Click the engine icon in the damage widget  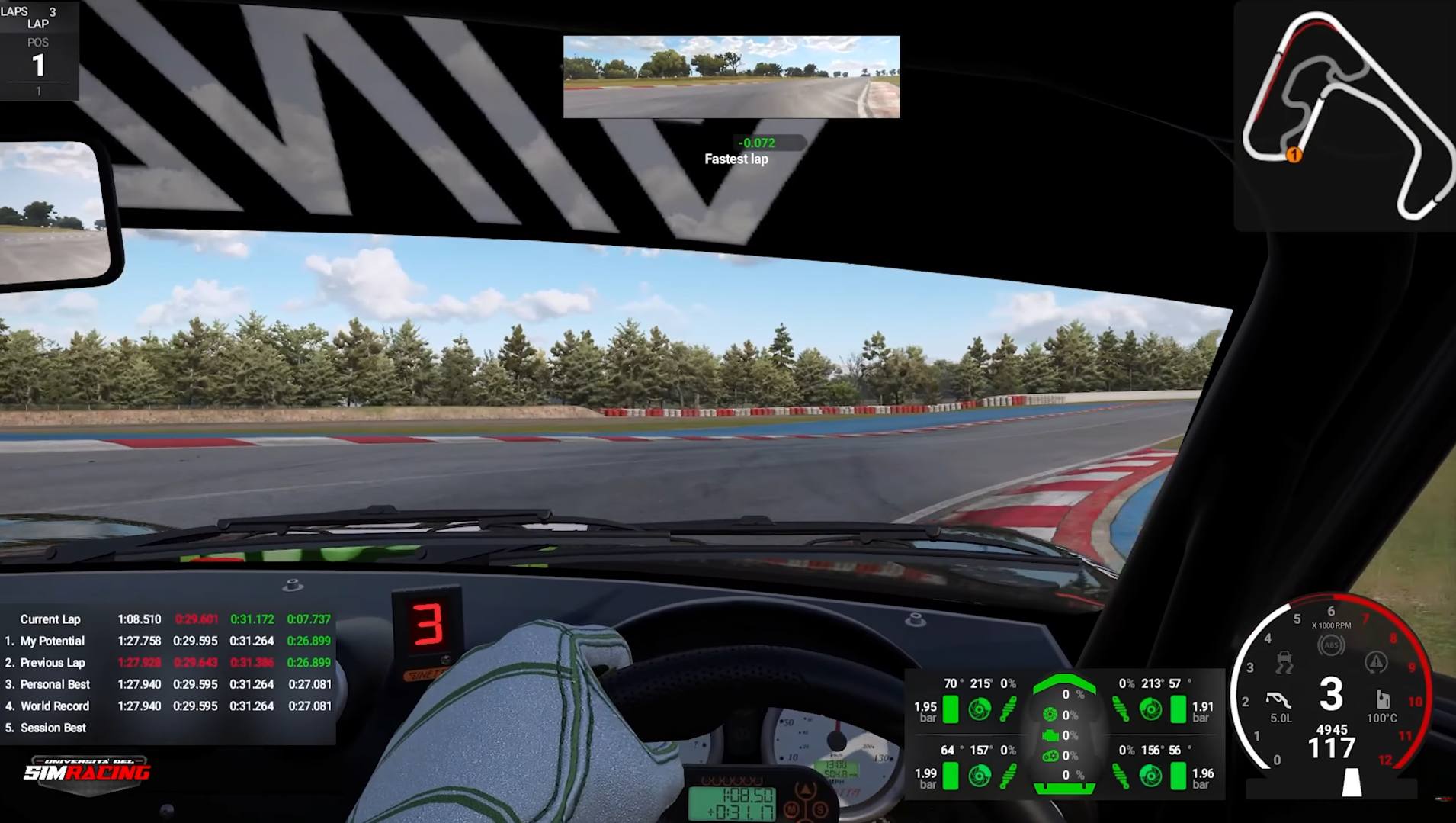click(1051, 735)
